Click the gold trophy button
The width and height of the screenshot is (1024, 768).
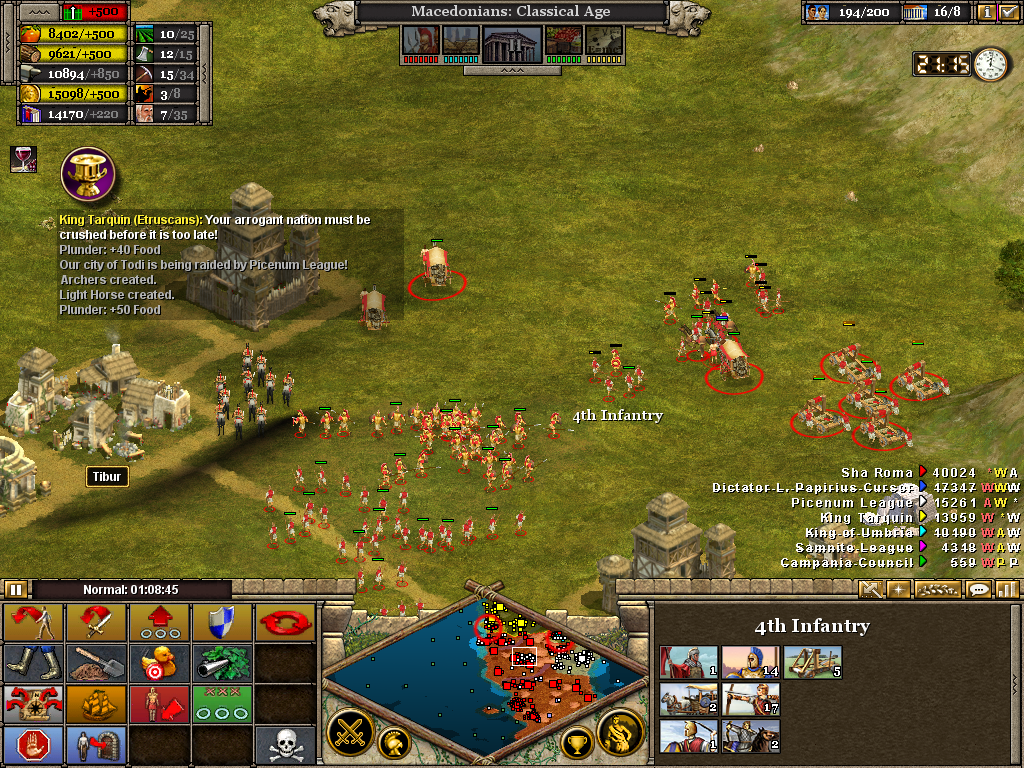coord(576,743)
